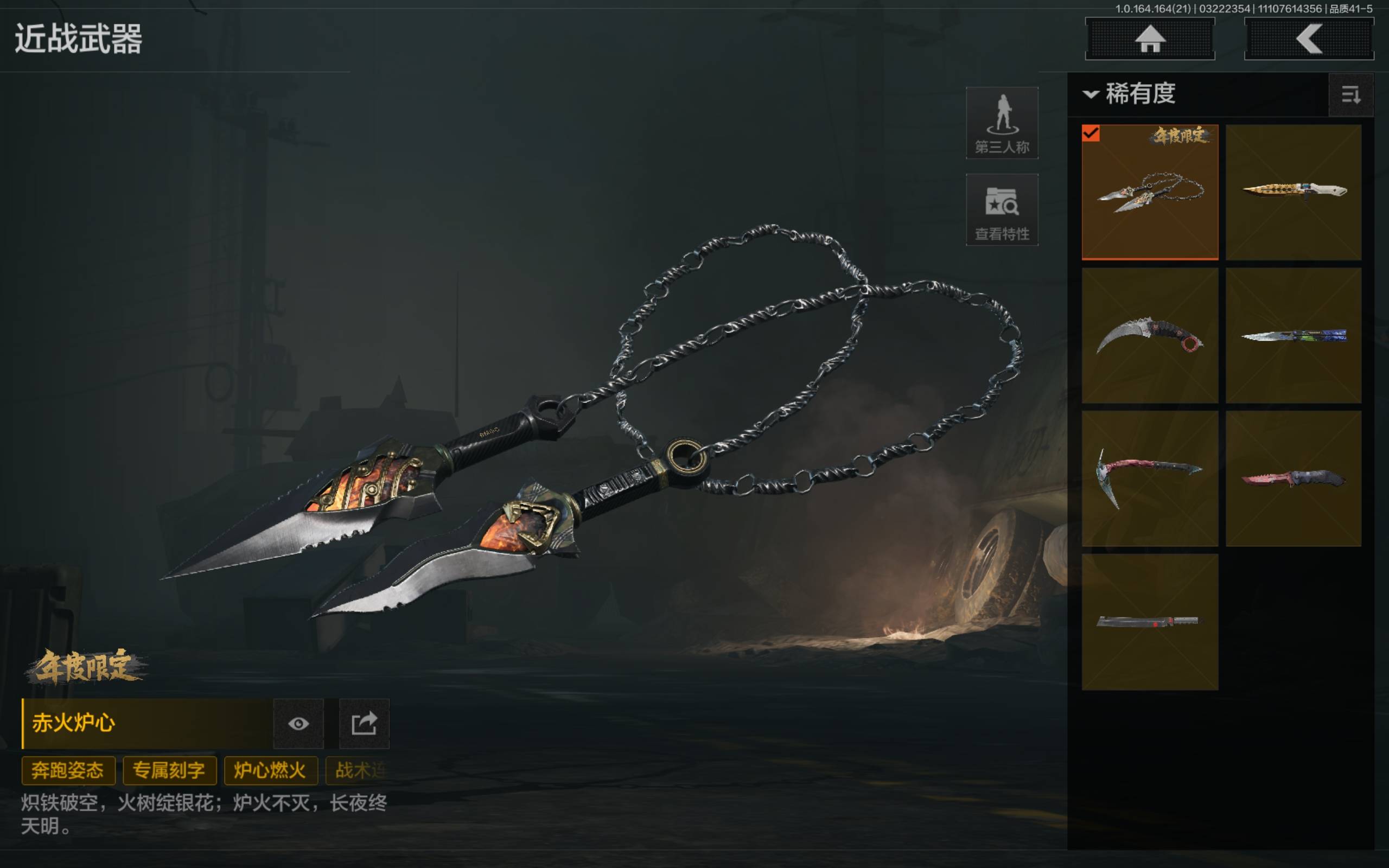This screenshot has width=1389, height=868.
Task: Switch to 第三人称 view
Action: click(1002, 123)
